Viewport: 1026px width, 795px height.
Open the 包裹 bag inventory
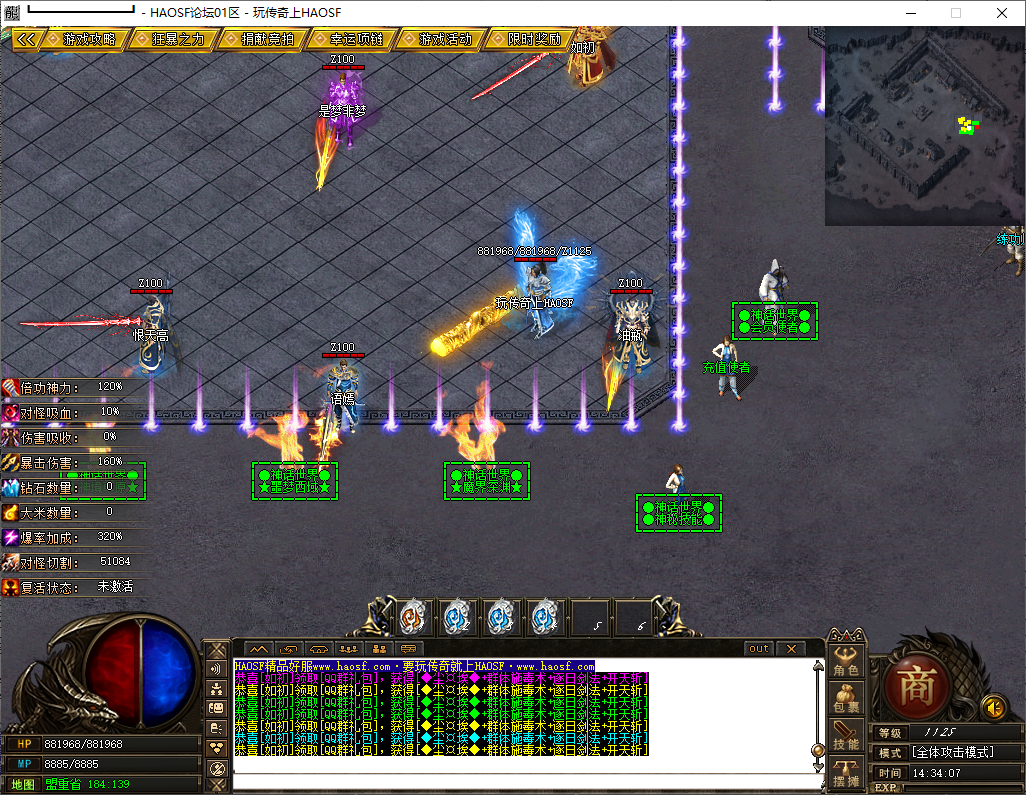846,699
